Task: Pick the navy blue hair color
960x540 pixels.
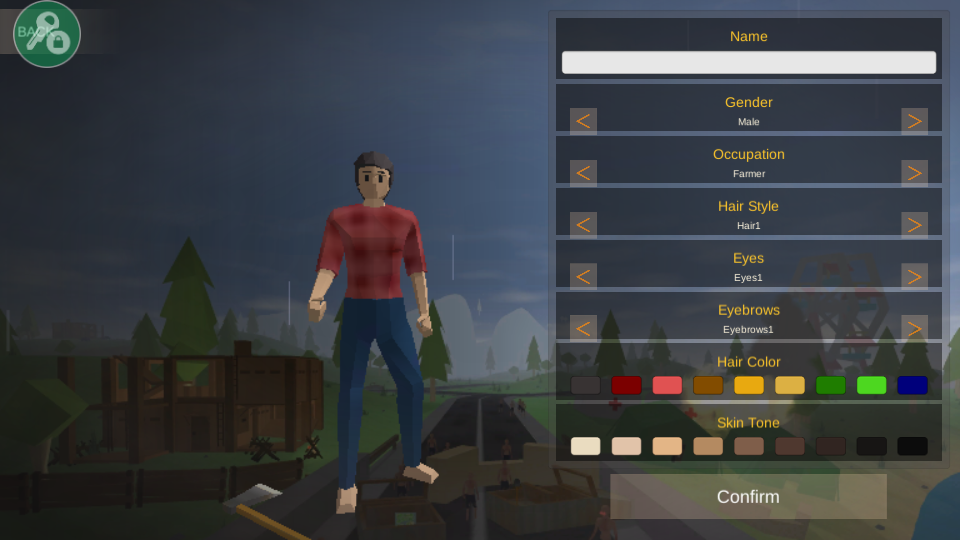Action: (912, 385)
